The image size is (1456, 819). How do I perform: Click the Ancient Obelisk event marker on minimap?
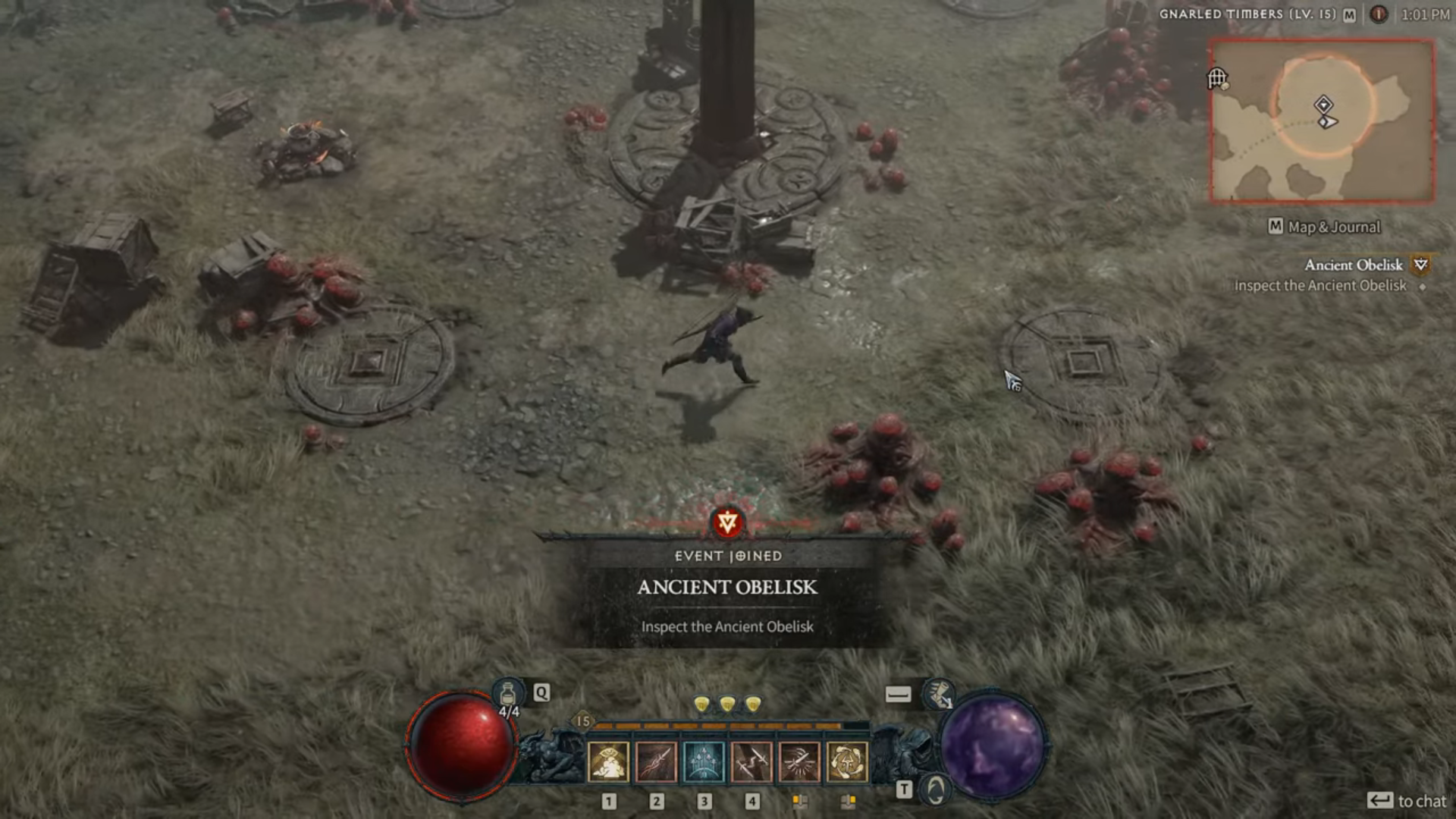coord(1323,104)
